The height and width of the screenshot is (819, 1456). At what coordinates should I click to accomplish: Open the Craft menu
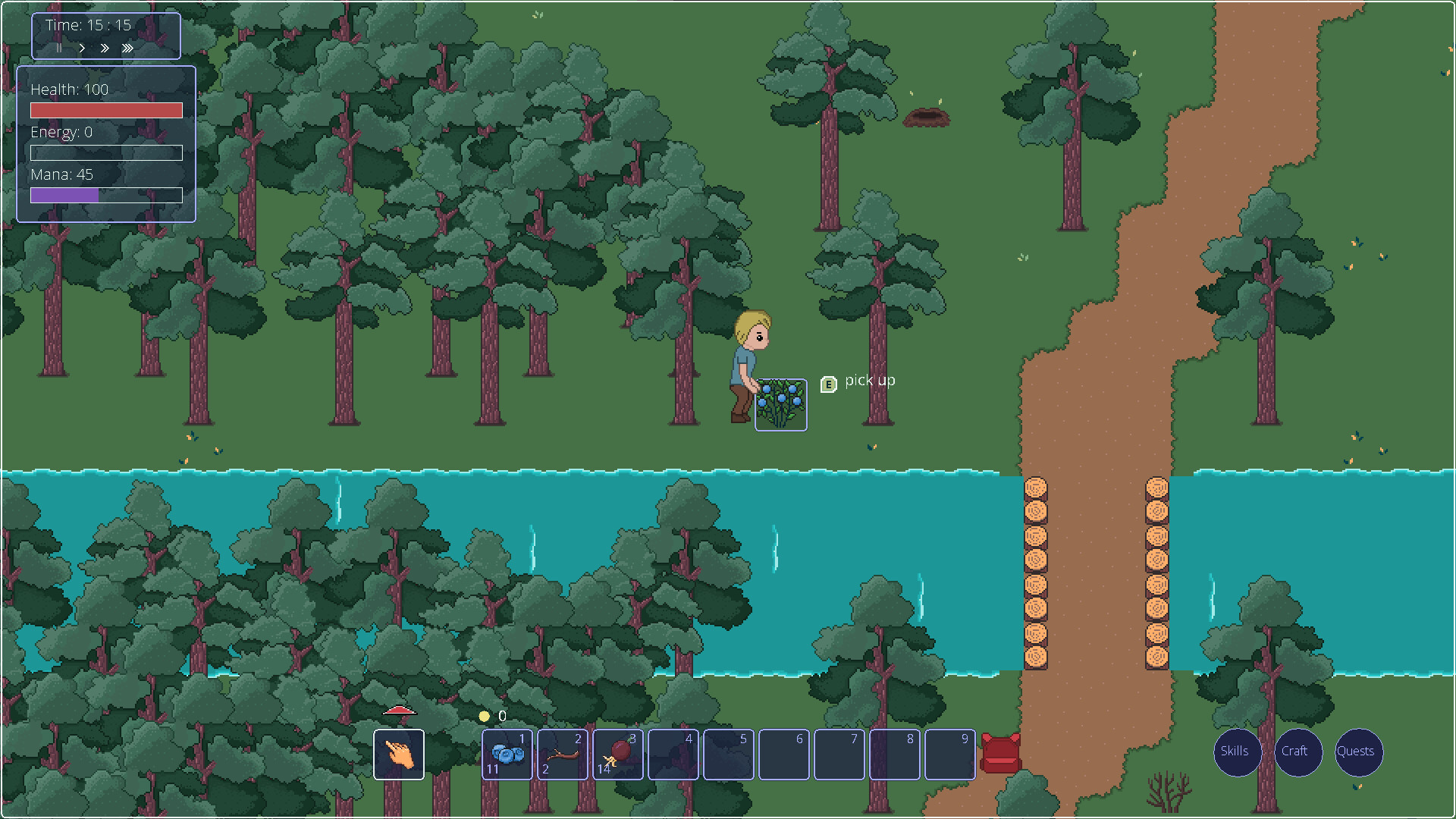[x=1298, y=752]
